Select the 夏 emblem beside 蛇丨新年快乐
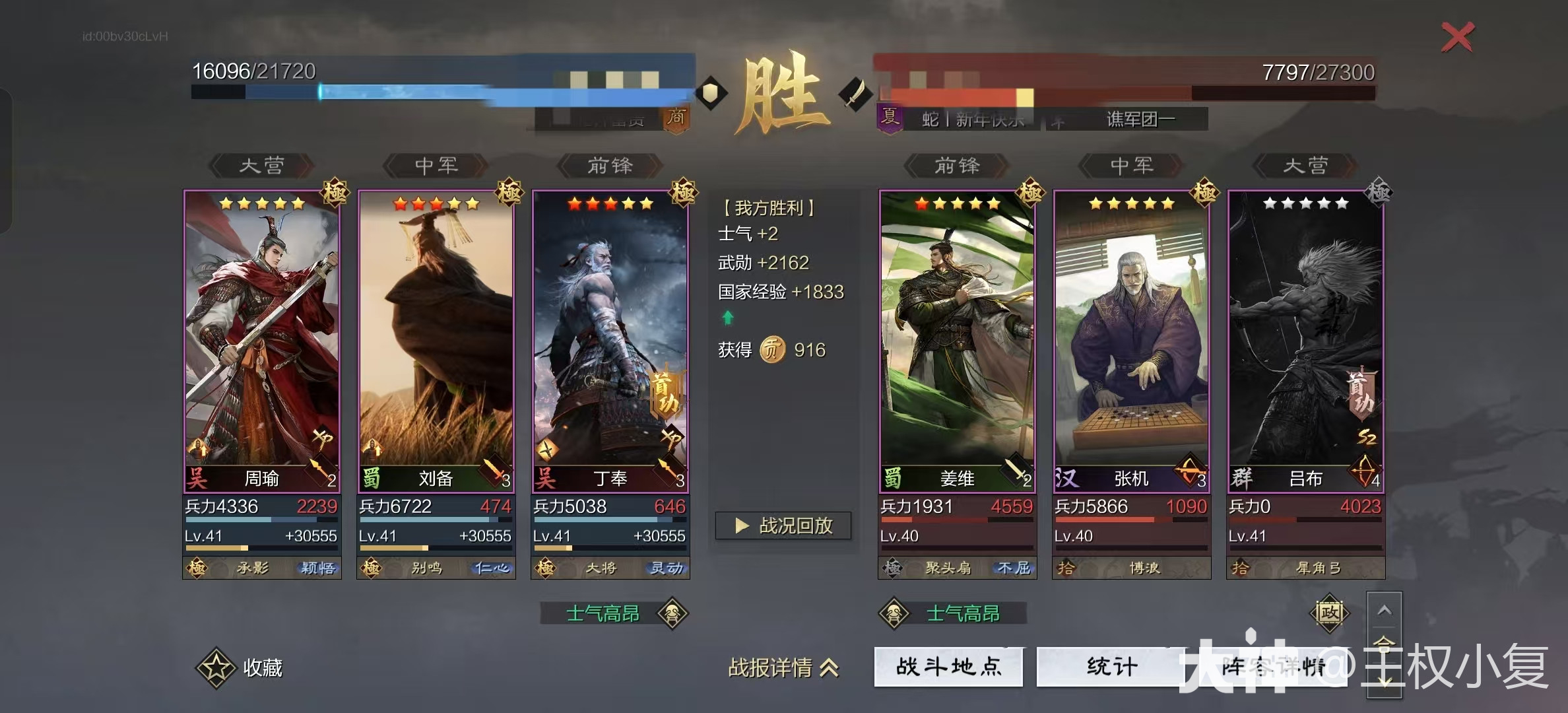Viewport: 1568px width, 713px height. tap(891, 117)
